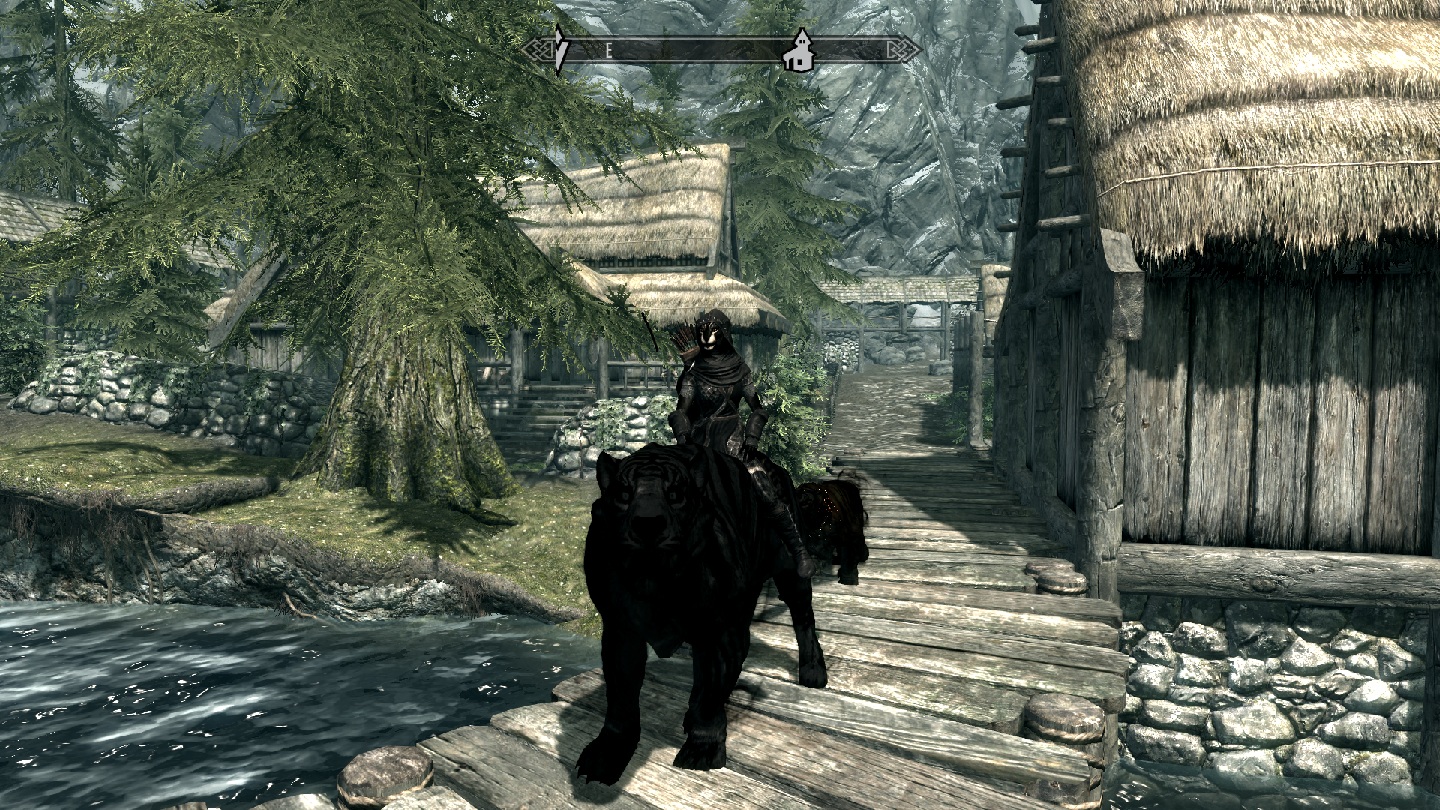Image resolution: width=1440 pixels, height=810 pixels.
Task: Select the dagger-shaped quest marker on the compass
Action: [x=563, y=46]
